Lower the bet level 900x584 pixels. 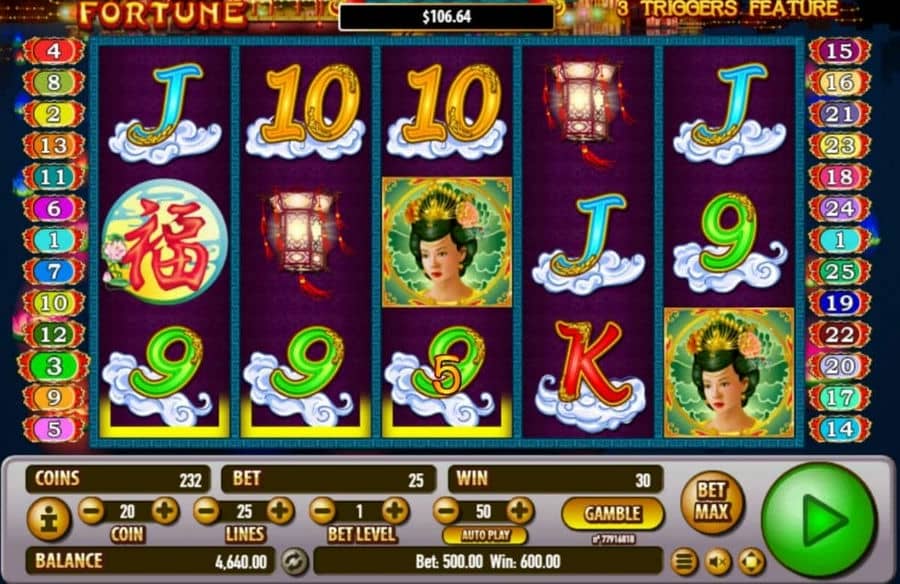(x=322, y=511)
